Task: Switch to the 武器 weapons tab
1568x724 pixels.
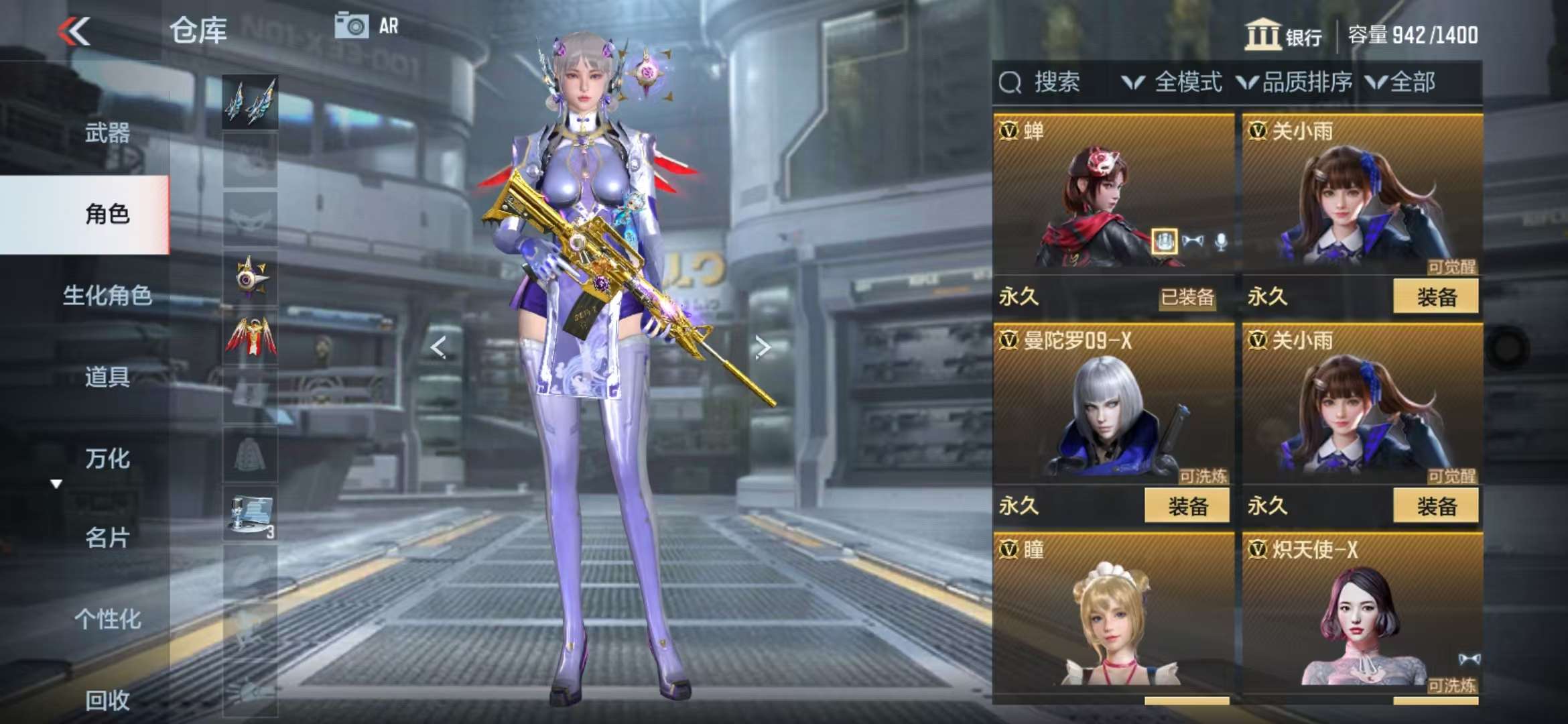Action: 107,133
